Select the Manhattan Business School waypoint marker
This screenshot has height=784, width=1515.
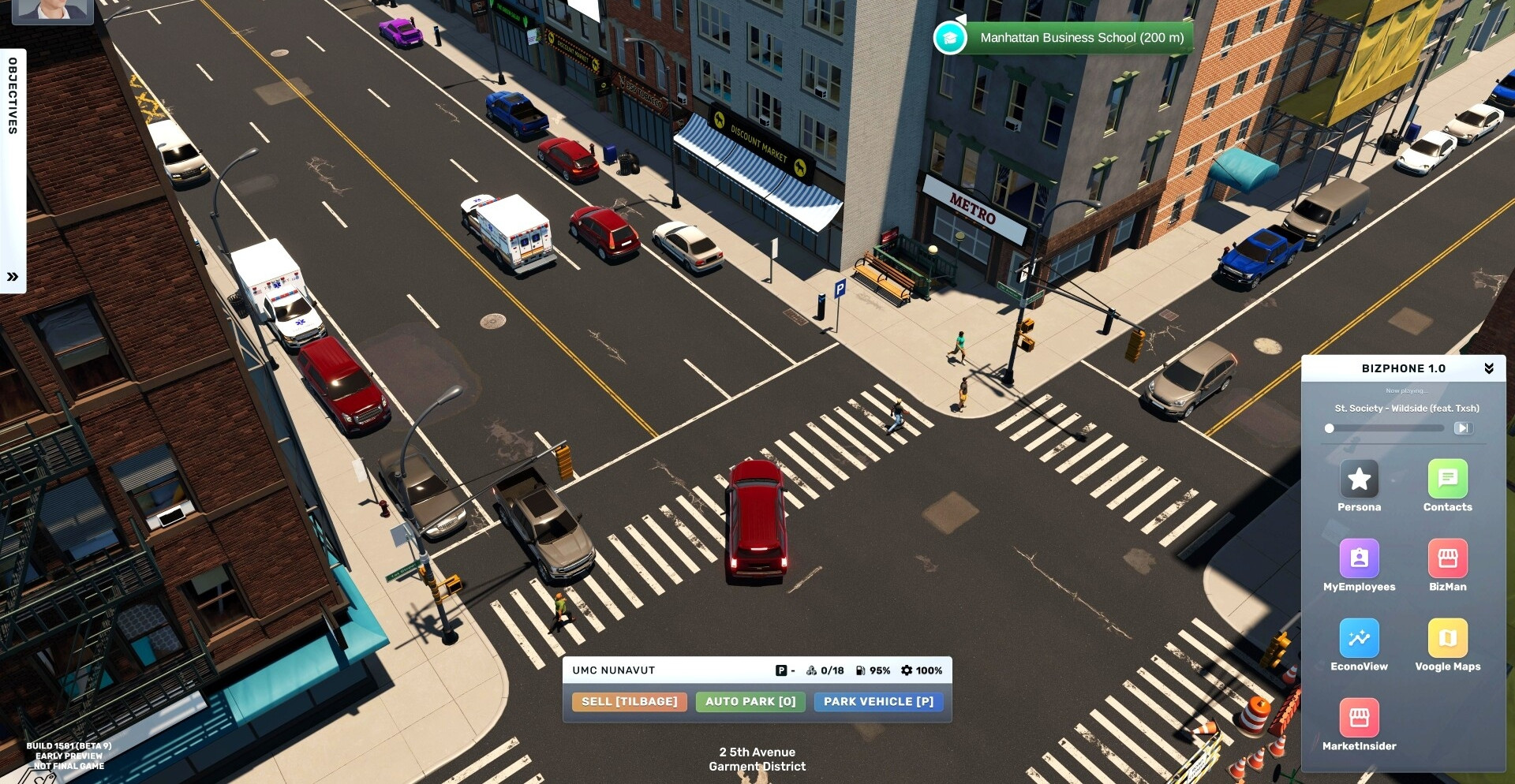950,38
